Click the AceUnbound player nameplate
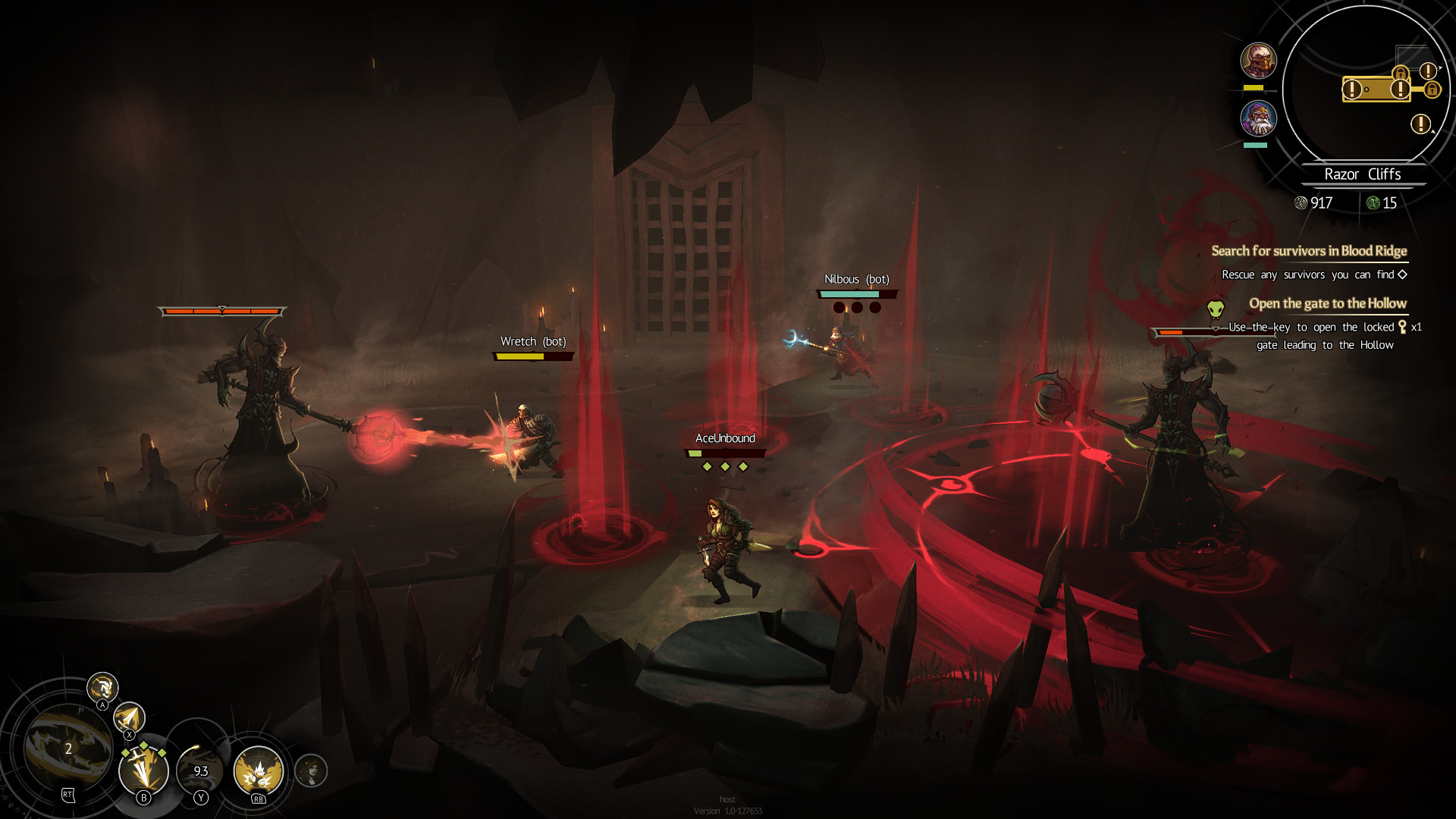Screen dimensions: 1456x819 (726, 438)
